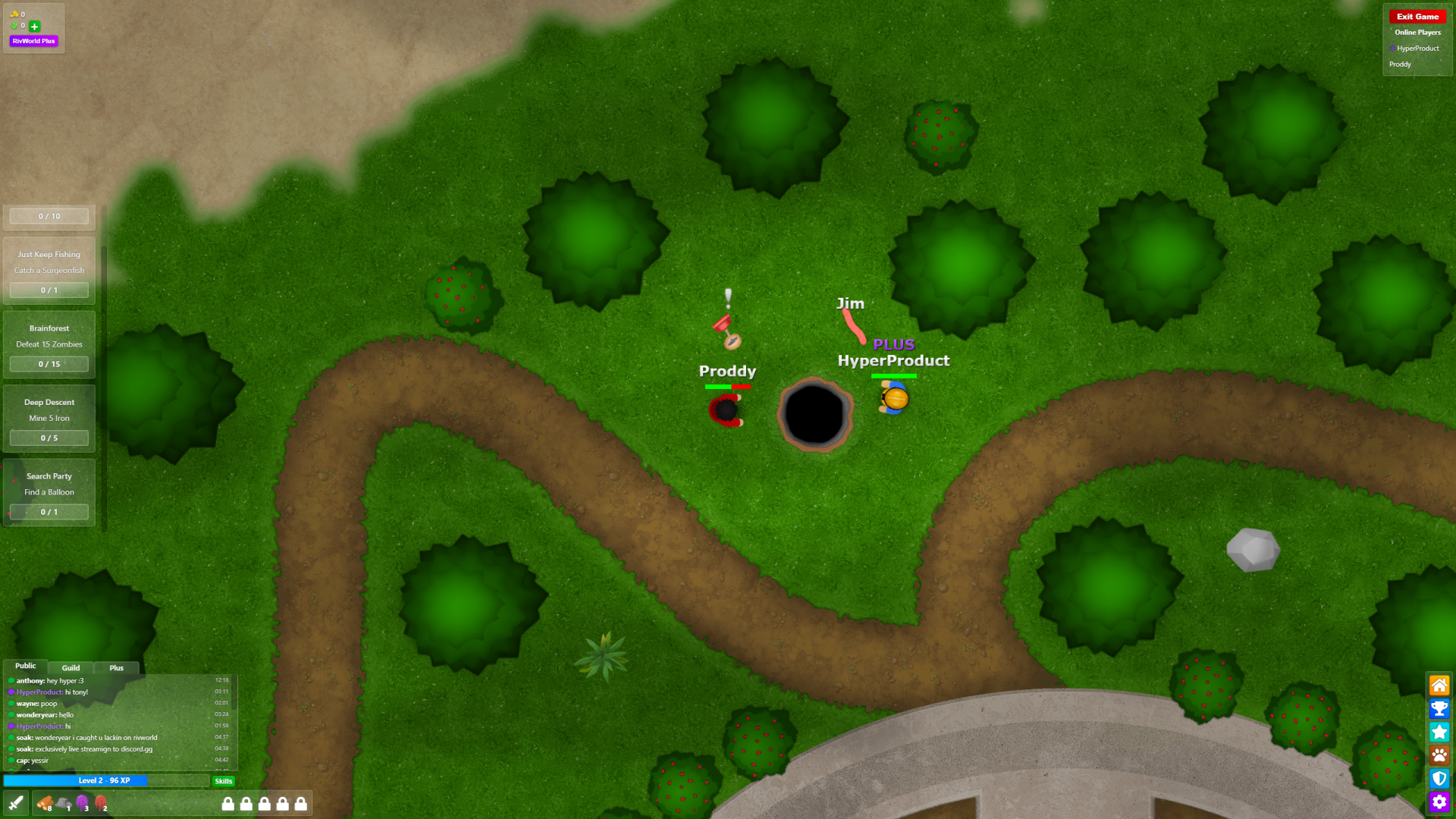Switch to the Public chat tab

pyautogui.click(x=25, y=665)
